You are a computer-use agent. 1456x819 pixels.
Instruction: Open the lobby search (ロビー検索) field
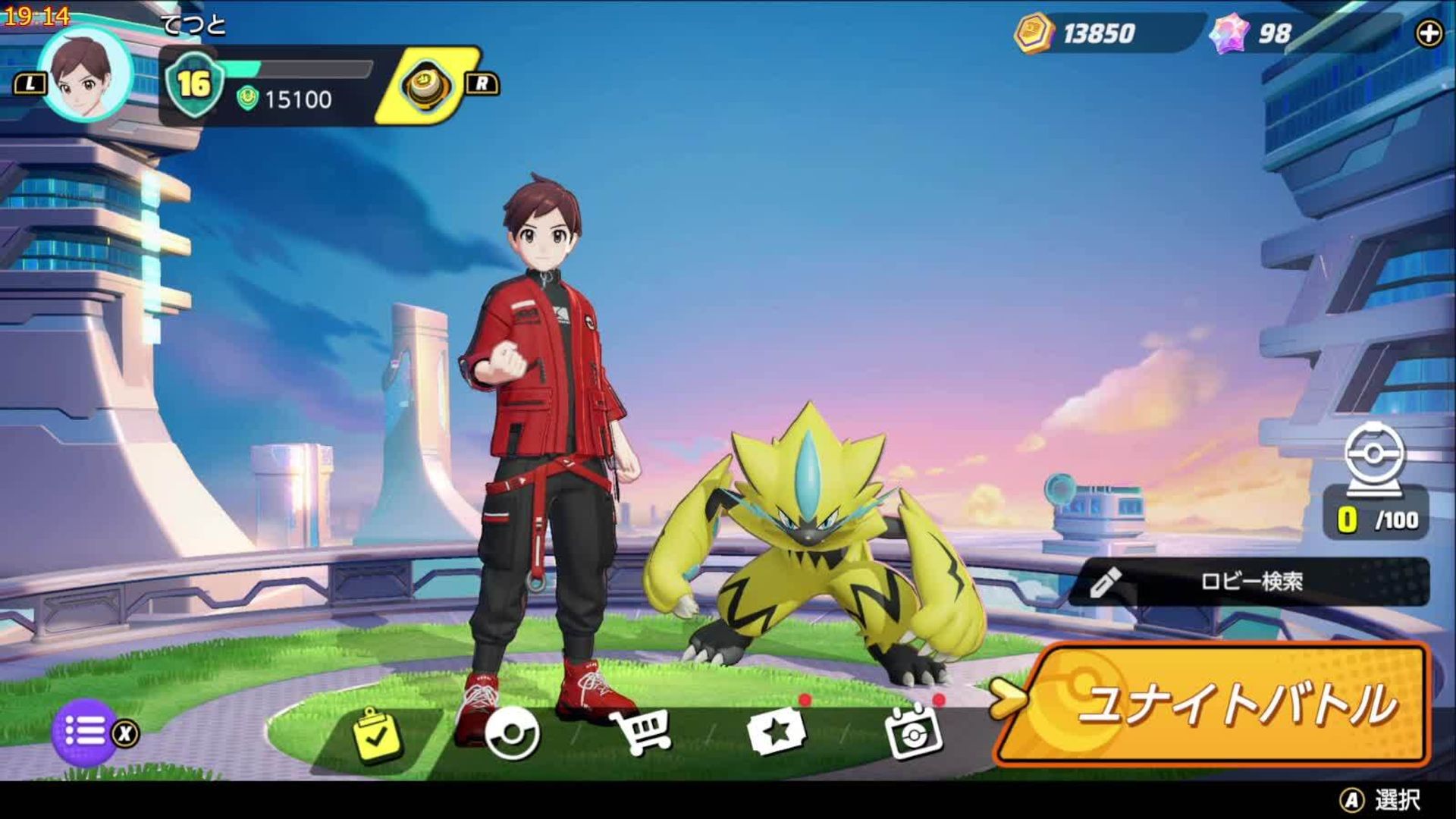[x=1250, y=582]
